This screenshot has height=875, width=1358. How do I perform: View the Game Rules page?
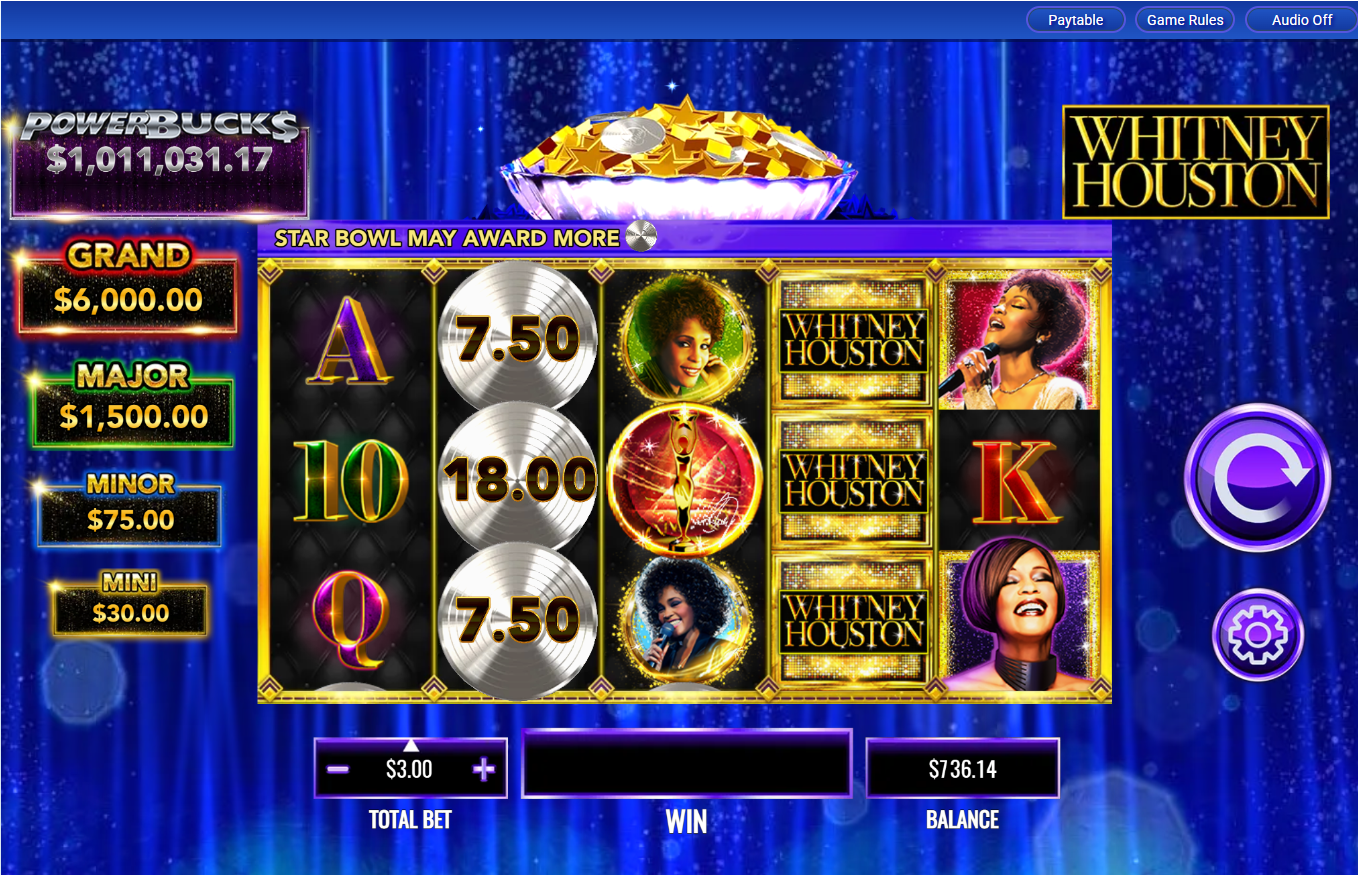point(1184,19)
